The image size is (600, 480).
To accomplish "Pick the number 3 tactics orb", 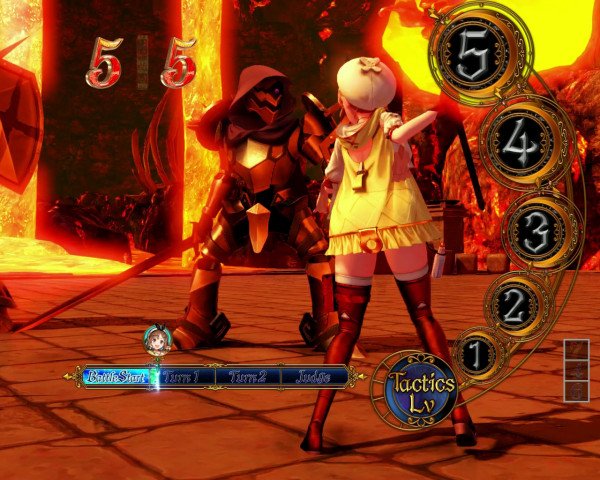I will point(537,231).
